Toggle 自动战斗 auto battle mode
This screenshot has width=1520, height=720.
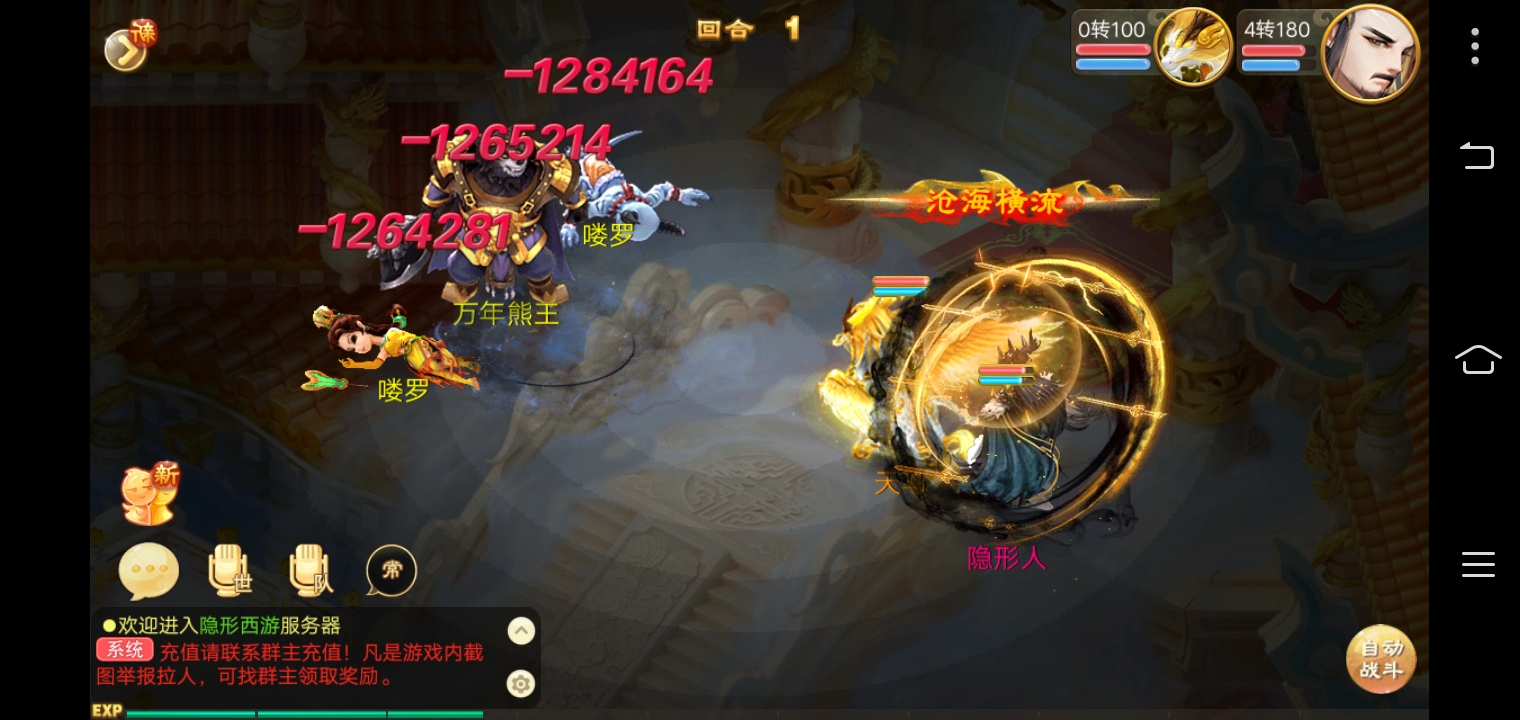pyautogui.click(x=1381, y=659)
